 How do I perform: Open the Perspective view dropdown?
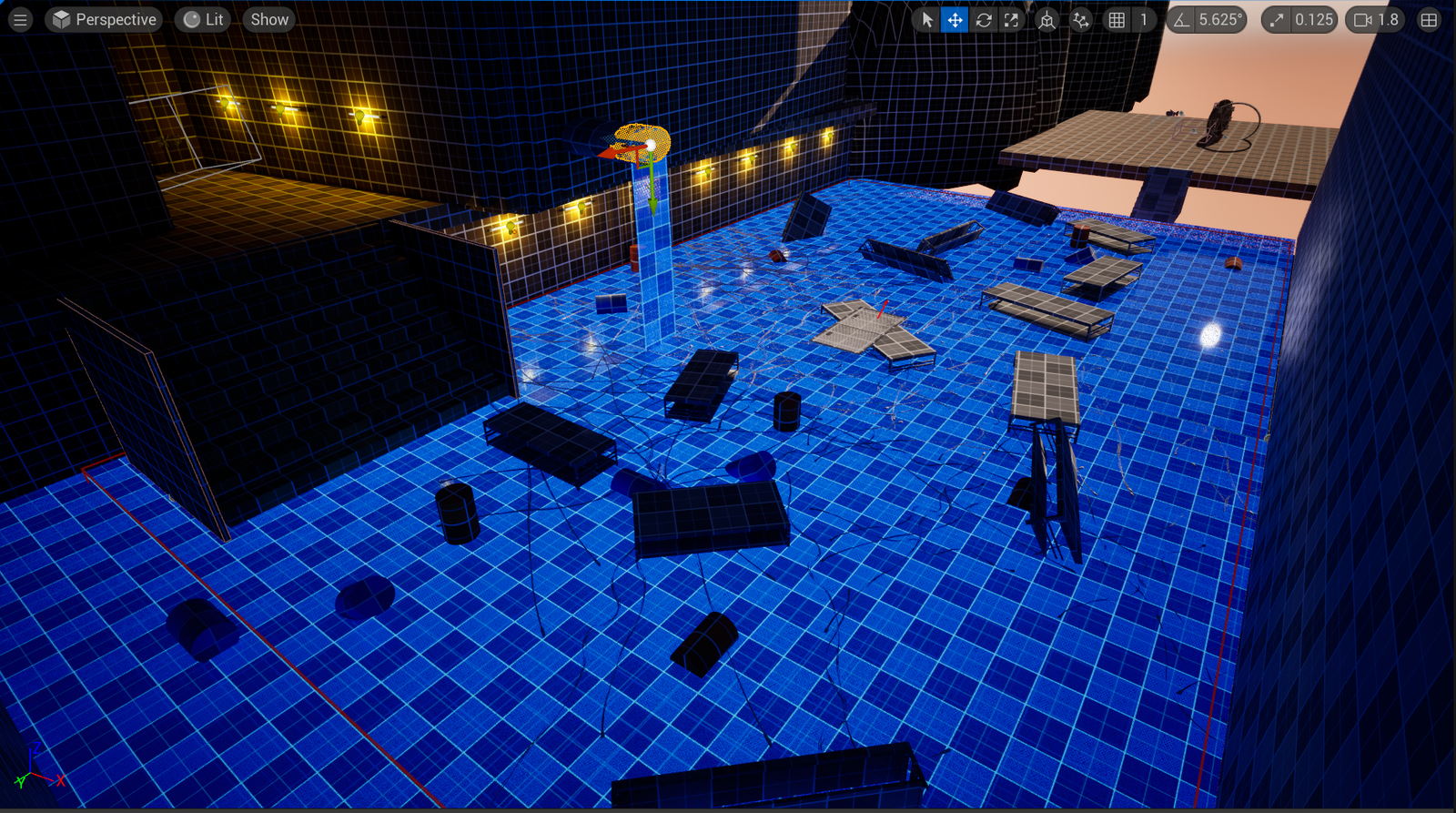[103, 19]
